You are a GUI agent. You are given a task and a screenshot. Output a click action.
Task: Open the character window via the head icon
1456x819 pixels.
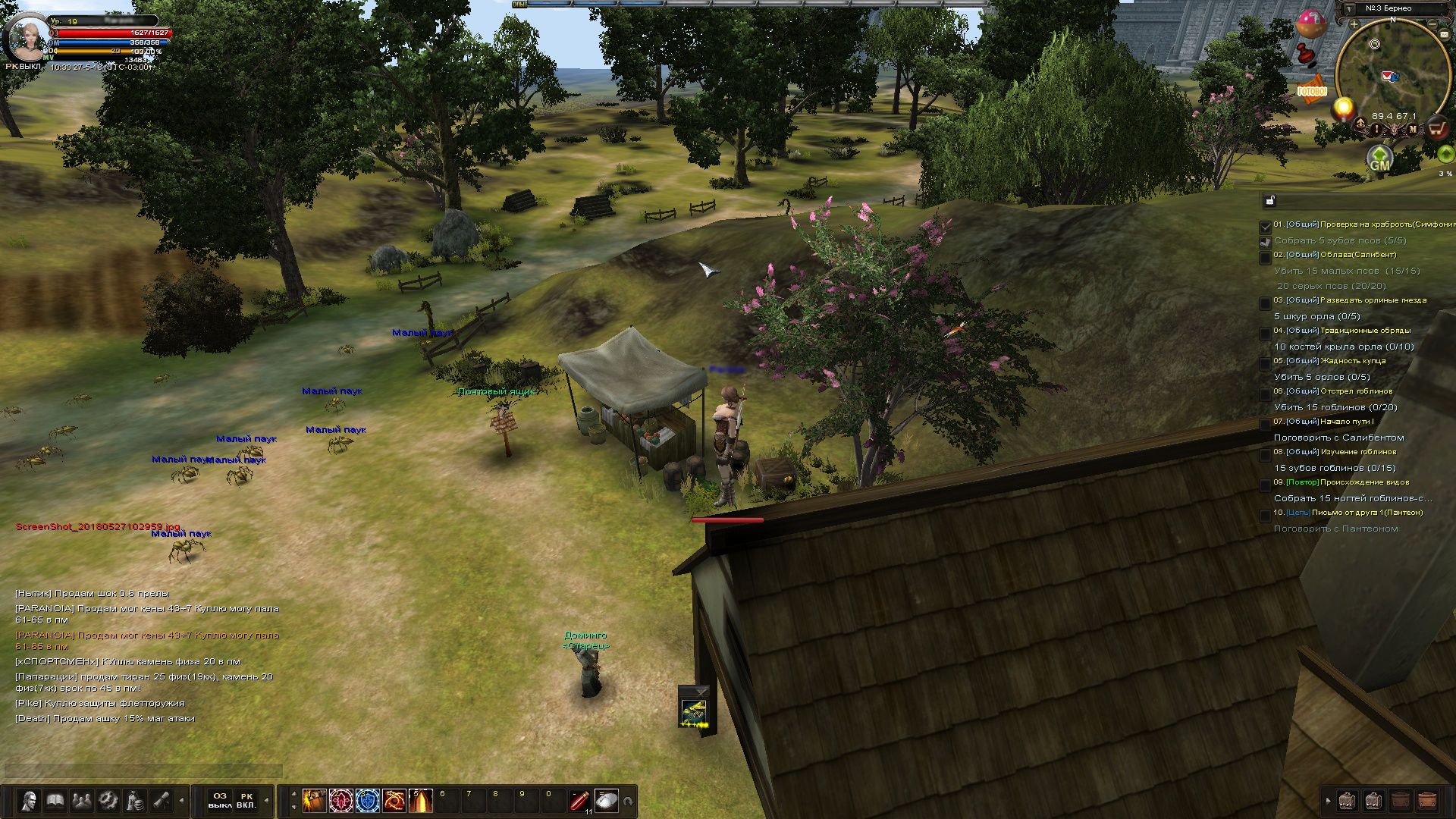30,799
